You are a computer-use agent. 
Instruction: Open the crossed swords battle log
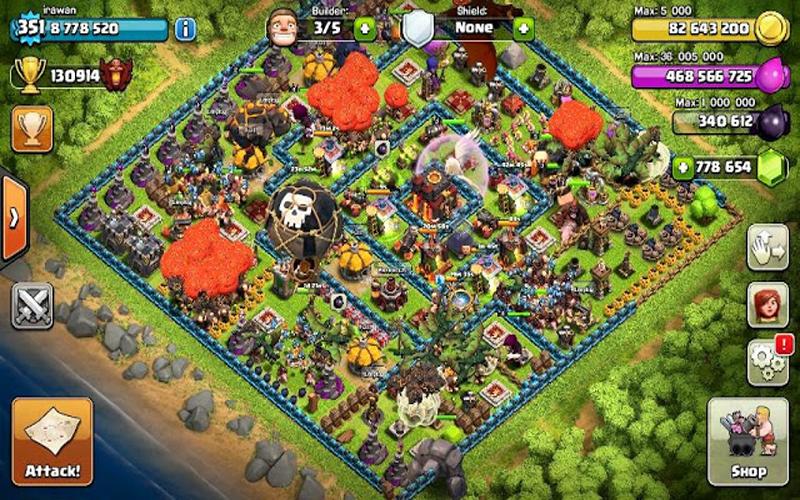(x=32, y=305)
